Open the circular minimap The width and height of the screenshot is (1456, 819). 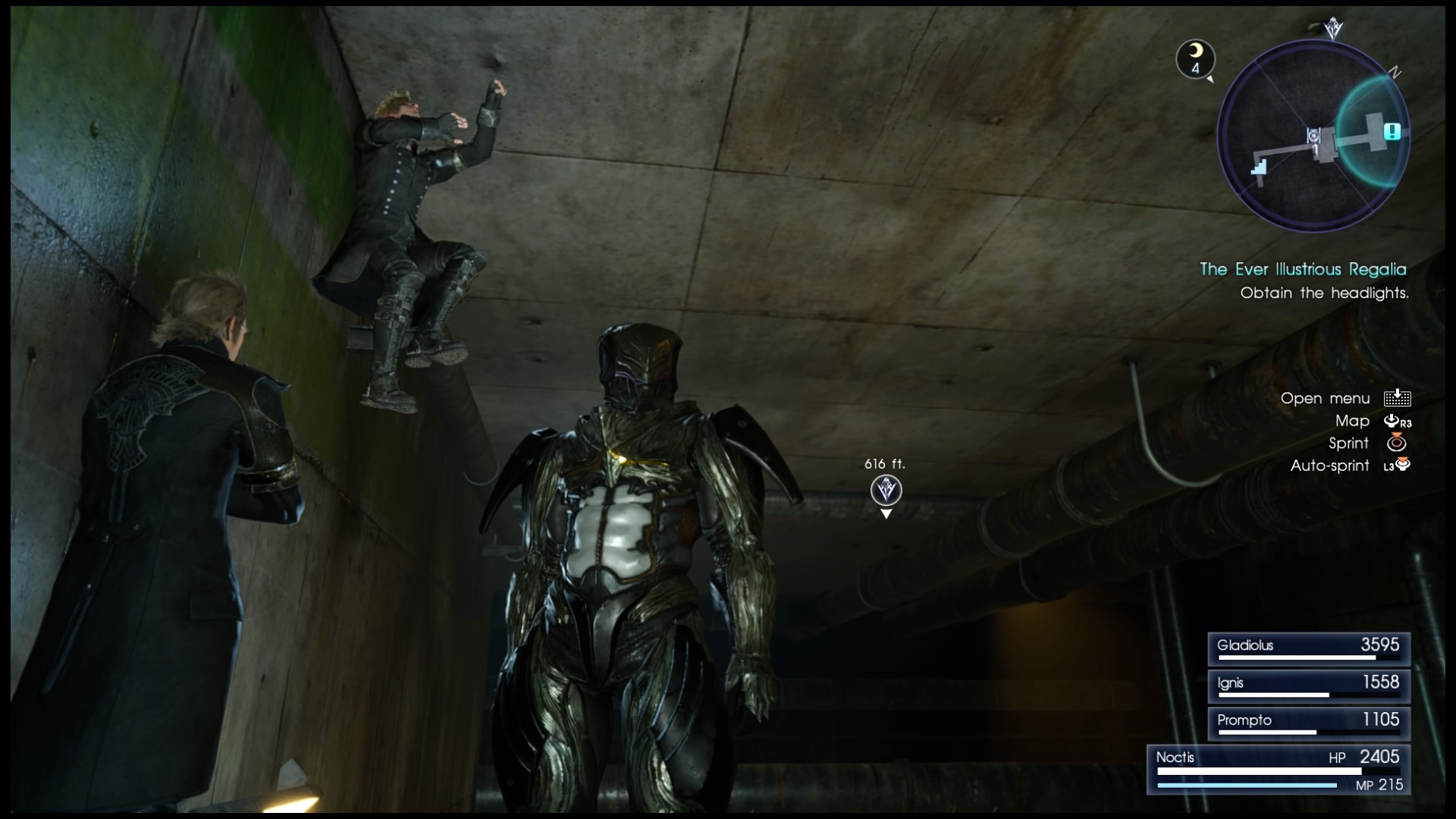tap(1313, 136)
